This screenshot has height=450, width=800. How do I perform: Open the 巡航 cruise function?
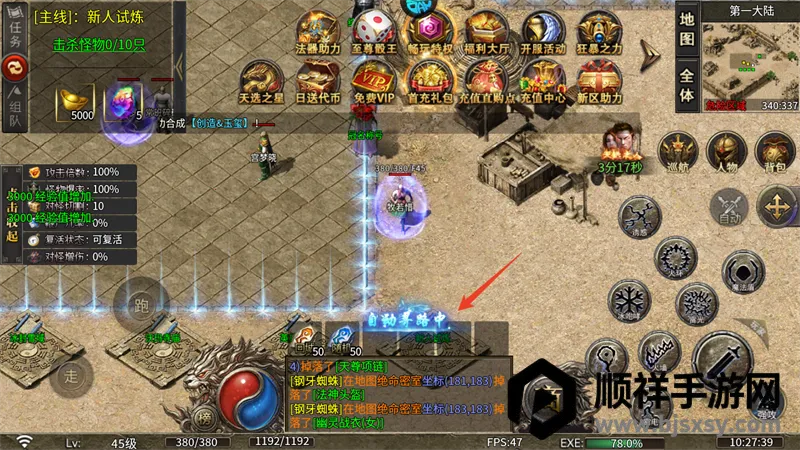pyautogui.click(x=680, y=152)
